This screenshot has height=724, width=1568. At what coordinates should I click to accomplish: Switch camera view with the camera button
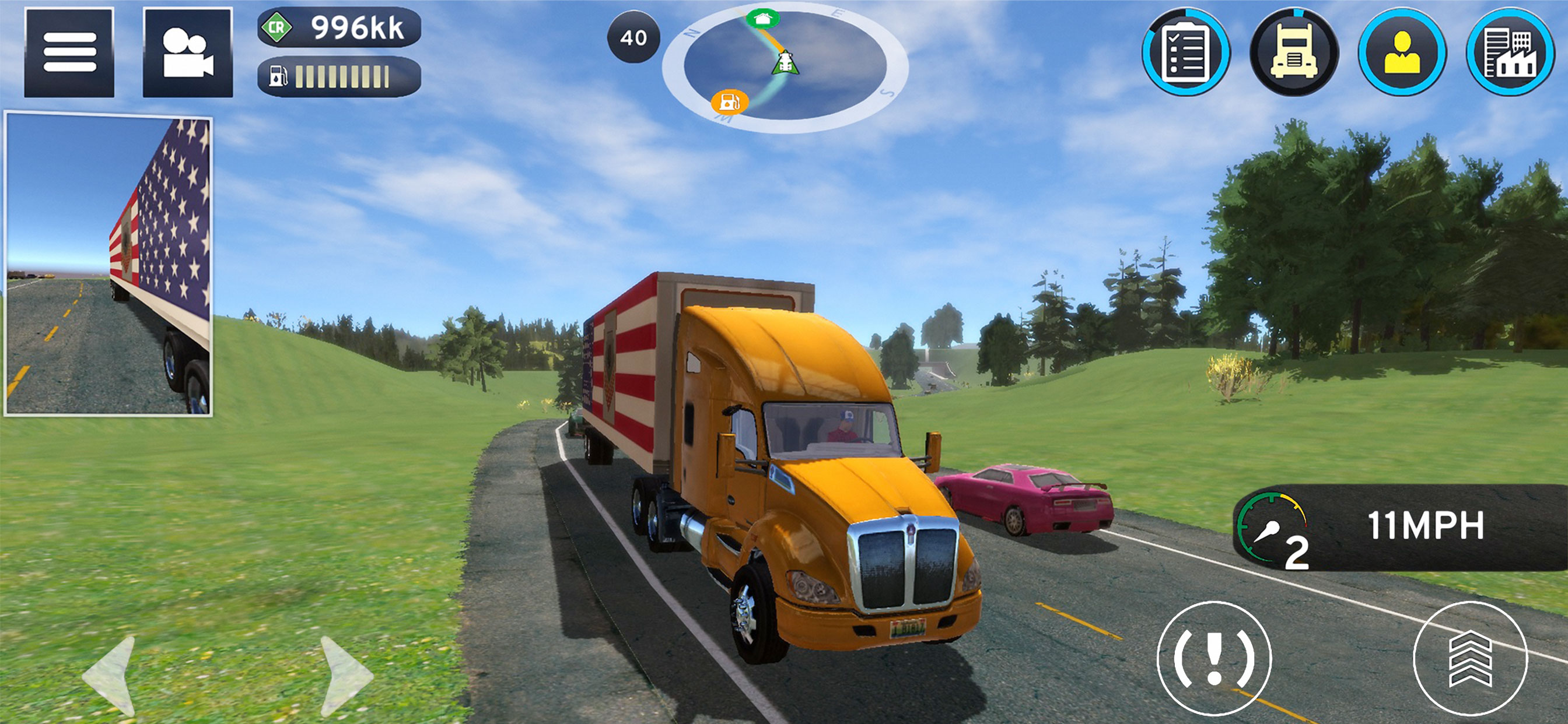pyautogui.click(x=187, y=52)
